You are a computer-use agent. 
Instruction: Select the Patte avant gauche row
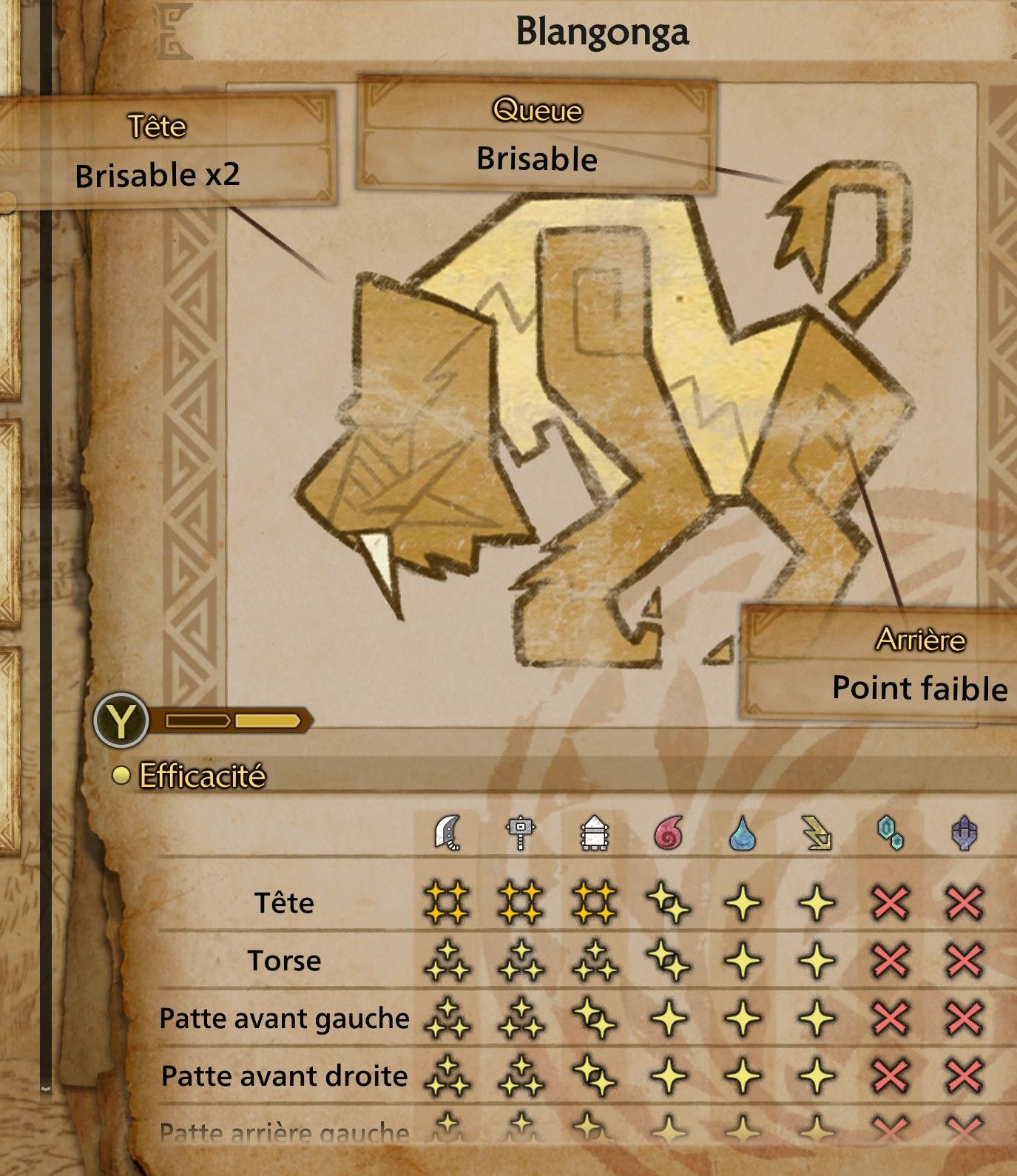click(284, 1018)
